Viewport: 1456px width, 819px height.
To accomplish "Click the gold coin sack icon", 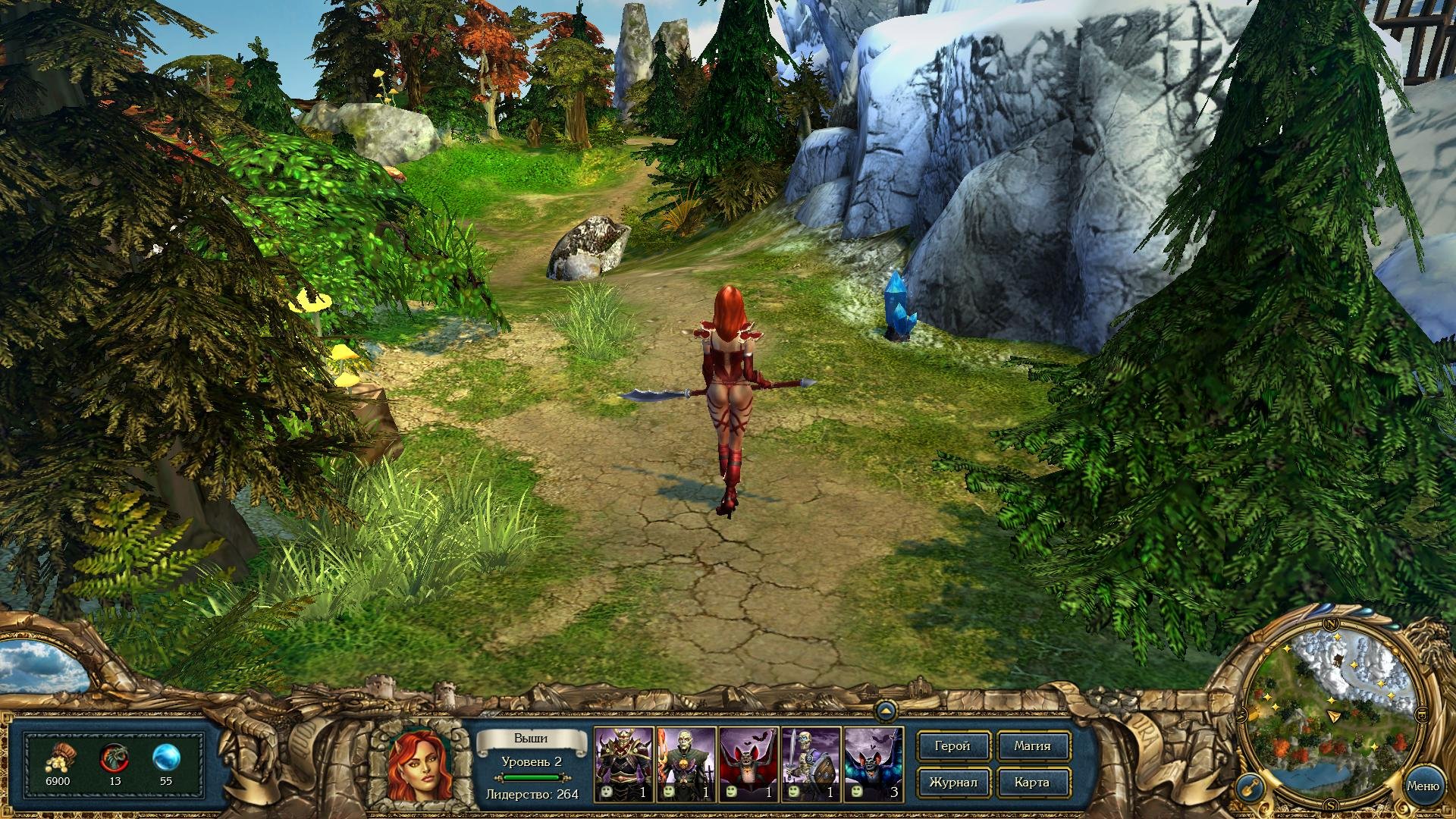I will pyautogui.click(x=58, y=758).
